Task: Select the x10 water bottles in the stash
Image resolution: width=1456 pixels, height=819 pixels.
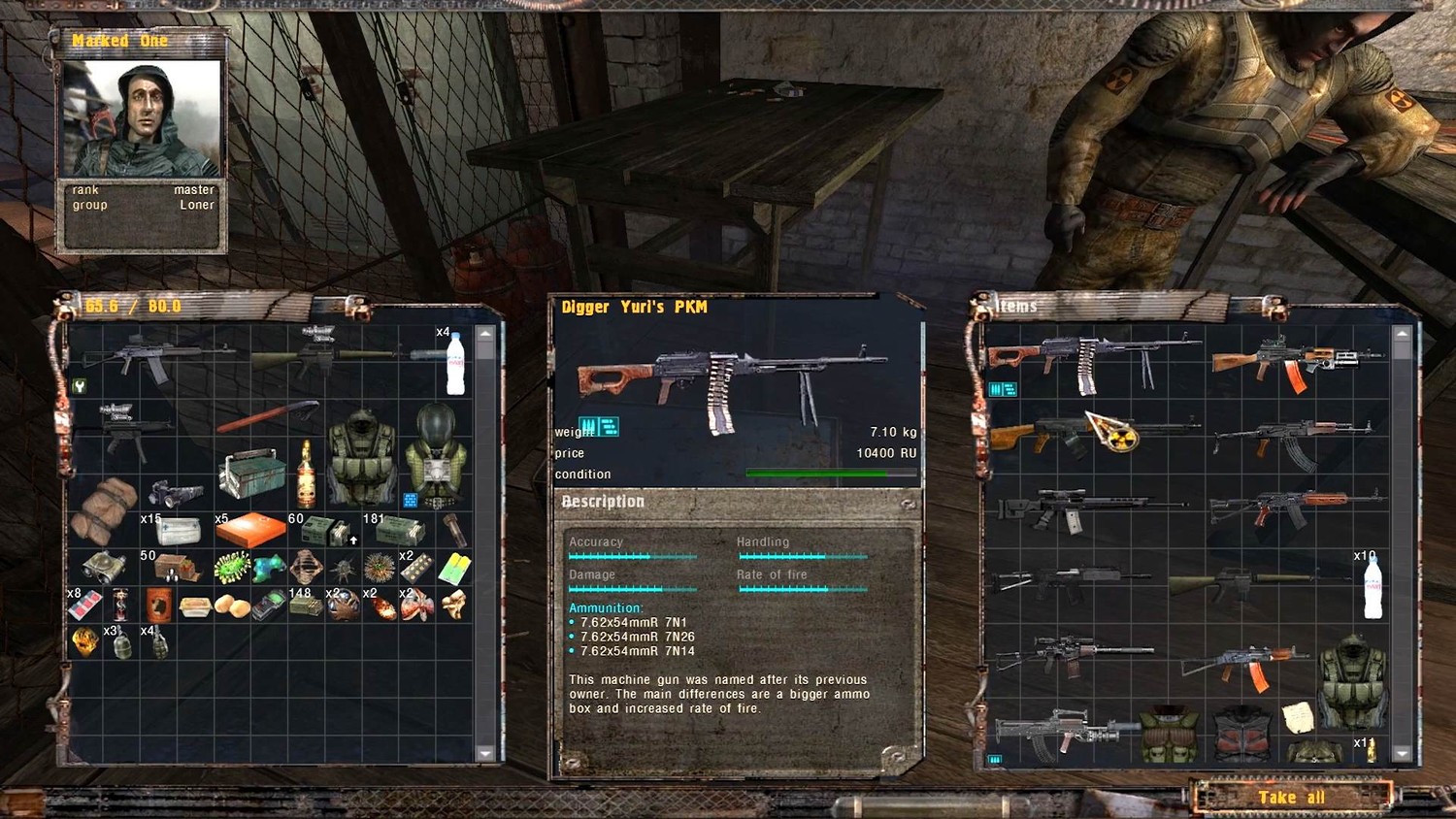Action: click(1373, 587)
